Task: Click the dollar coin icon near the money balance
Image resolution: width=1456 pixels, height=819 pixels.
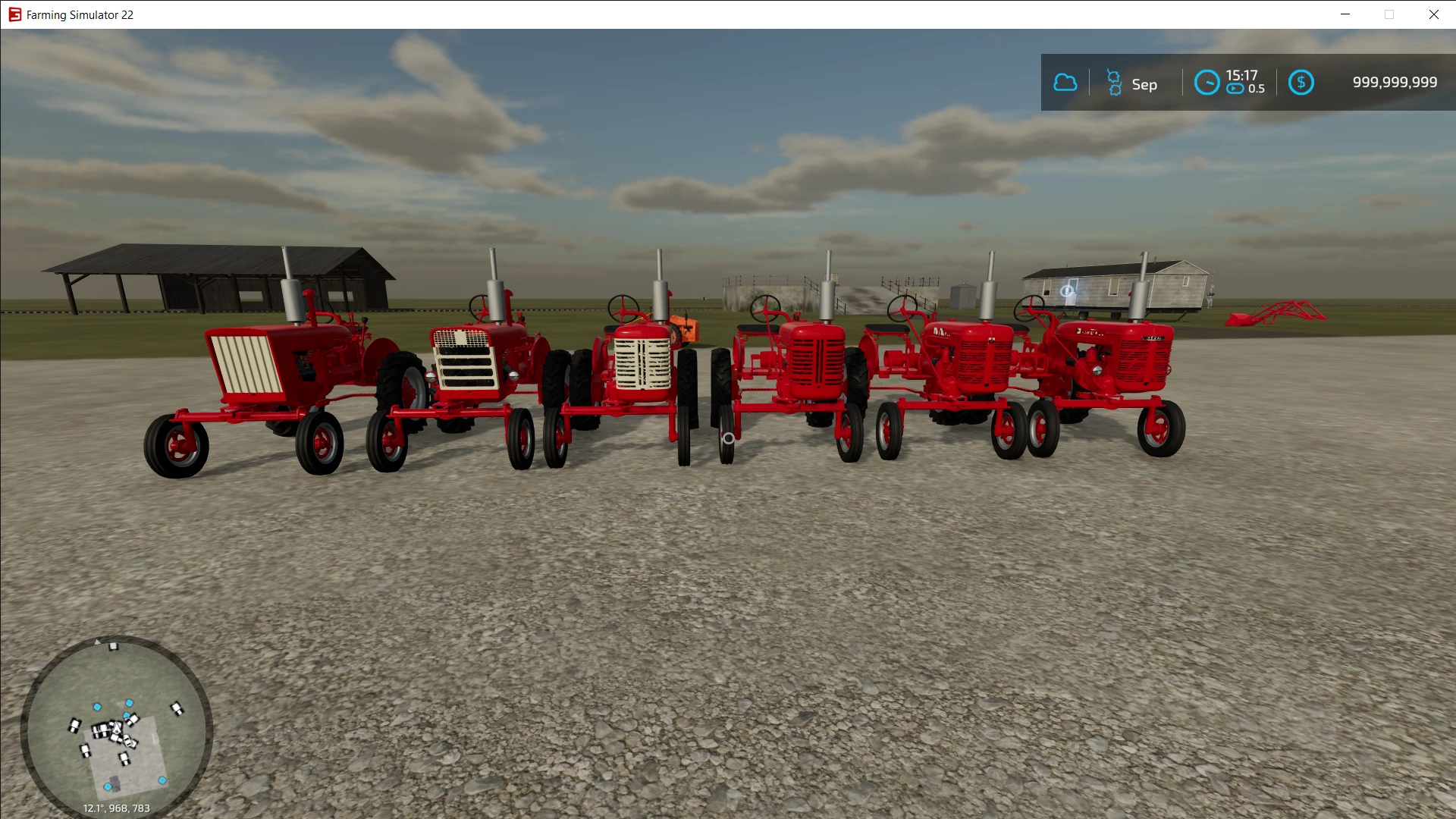Action: click(x=1301, y=82)
